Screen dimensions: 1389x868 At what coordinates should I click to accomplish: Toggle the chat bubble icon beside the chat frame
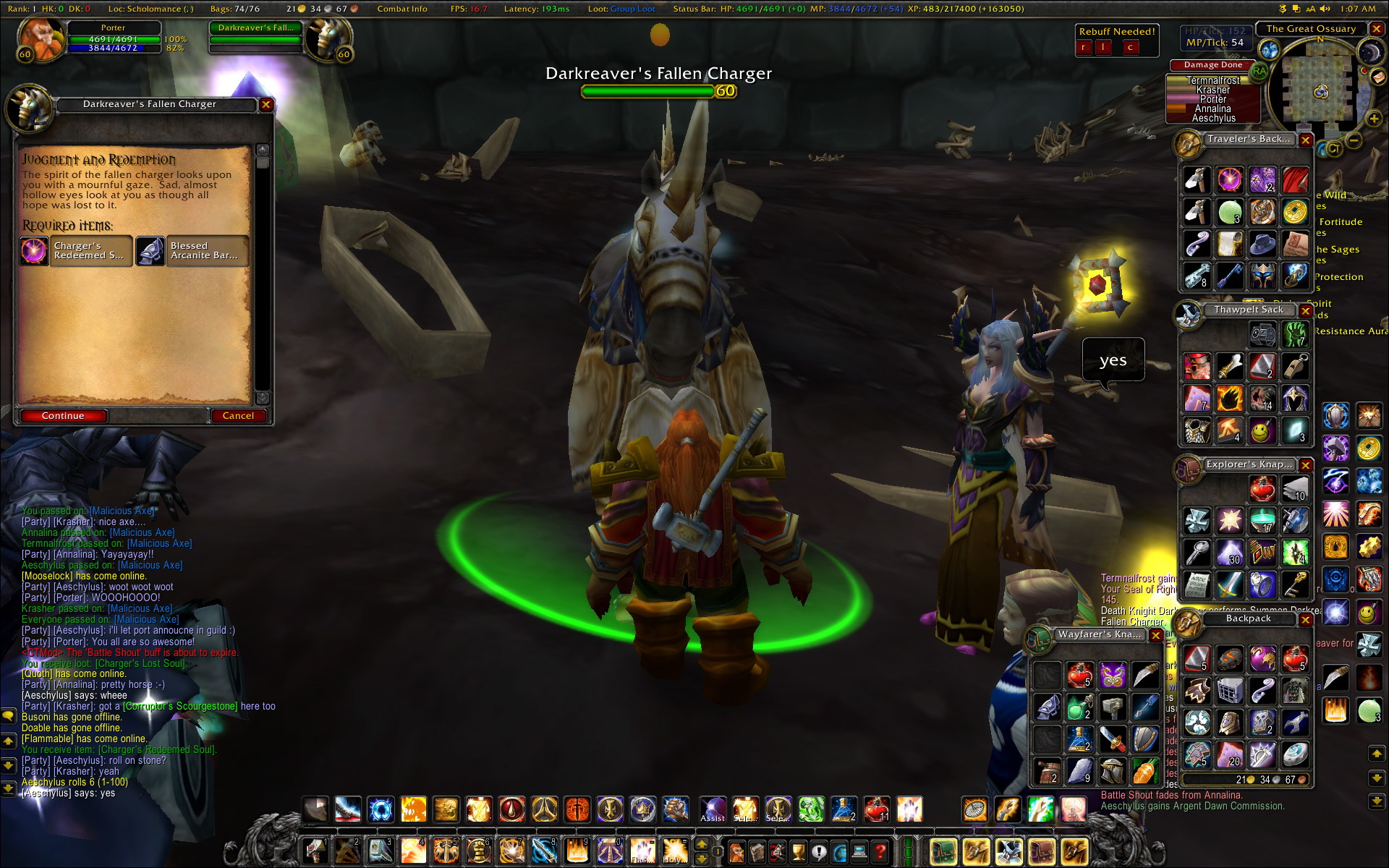(x=7, y=715)
